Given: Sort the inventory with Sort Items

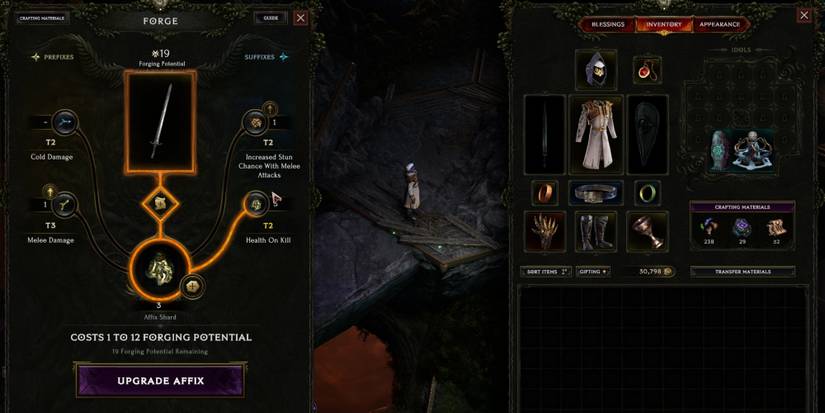Looking at the screenshot, I should [x=546, y=271].
